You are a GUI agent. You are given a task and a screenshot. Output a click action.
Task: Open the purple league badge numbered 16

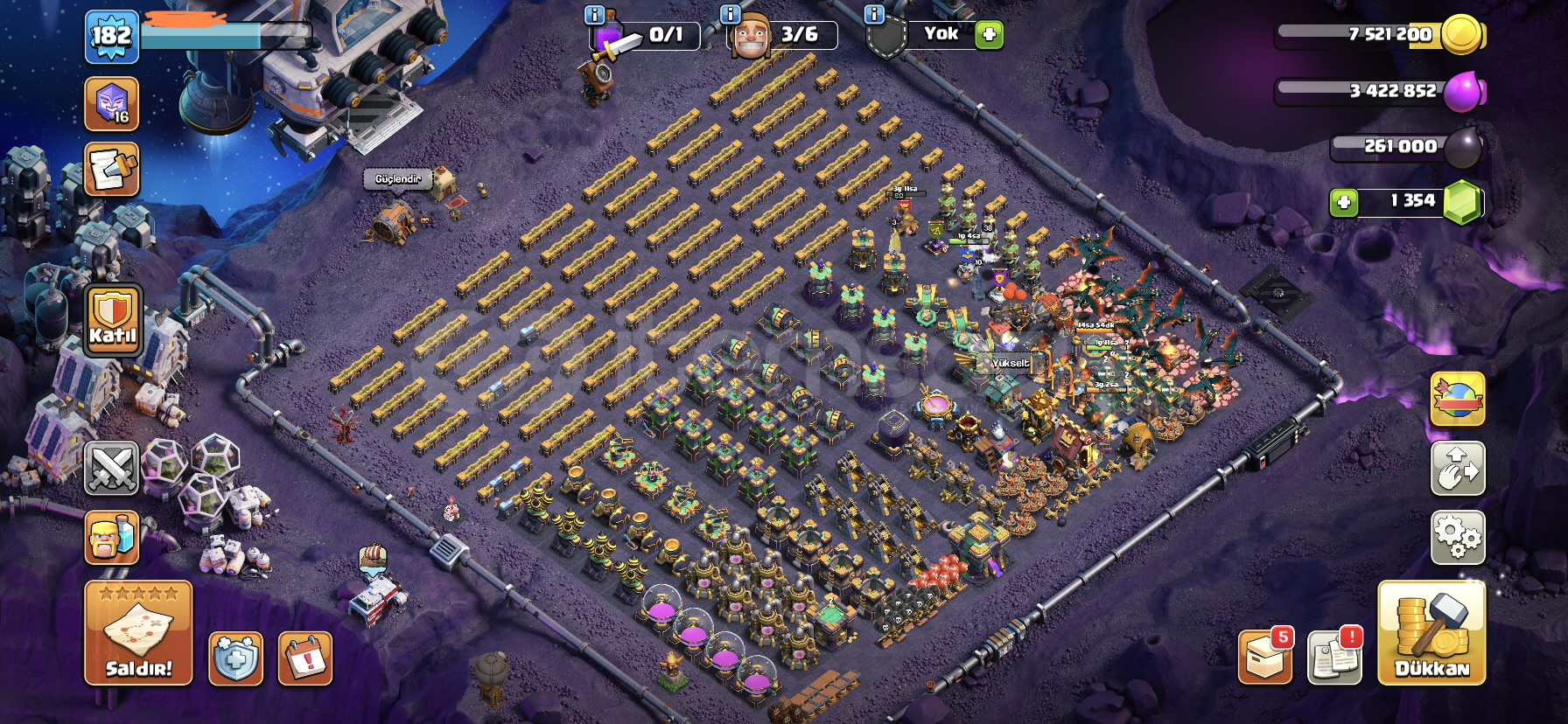tap(111, 103)
